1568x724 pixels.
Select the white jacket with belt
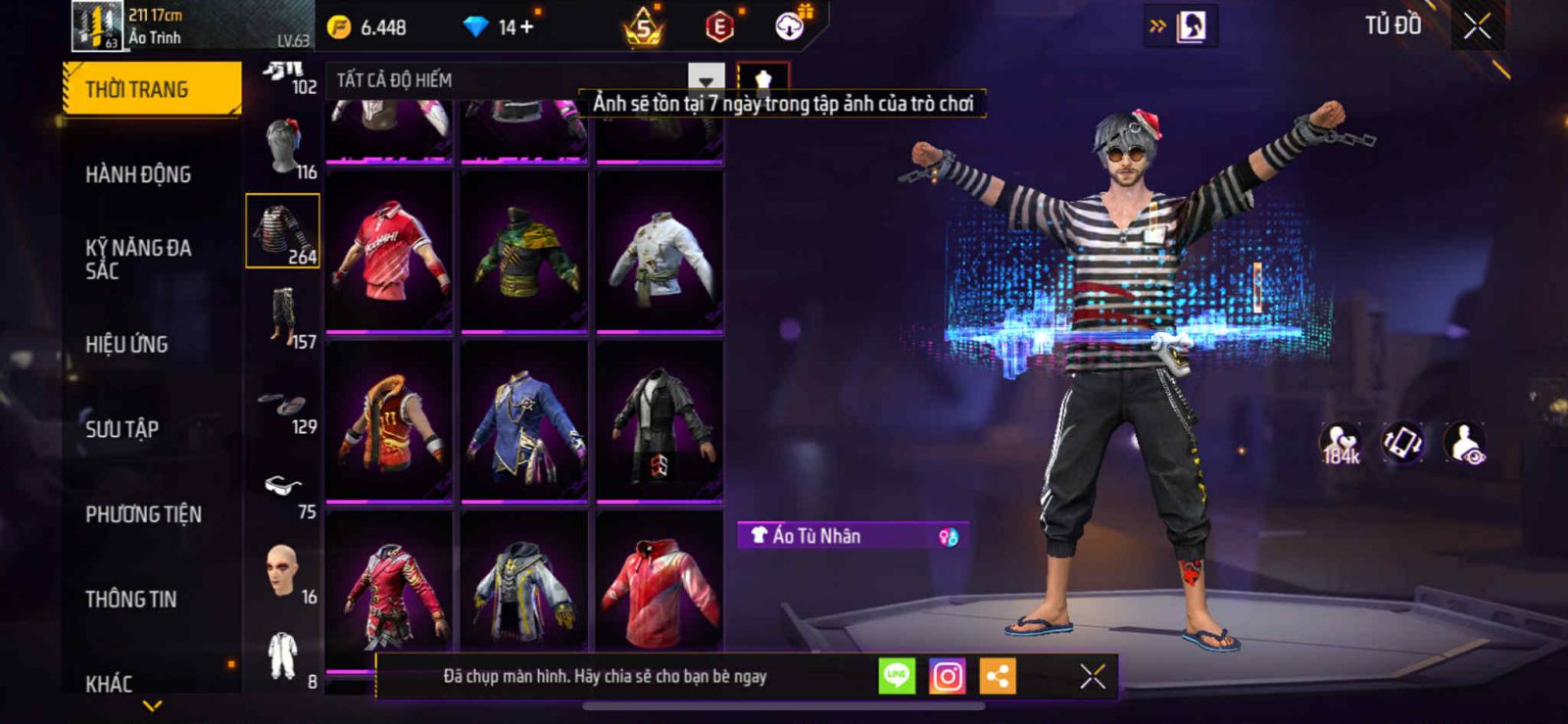(x=660, y=252)
